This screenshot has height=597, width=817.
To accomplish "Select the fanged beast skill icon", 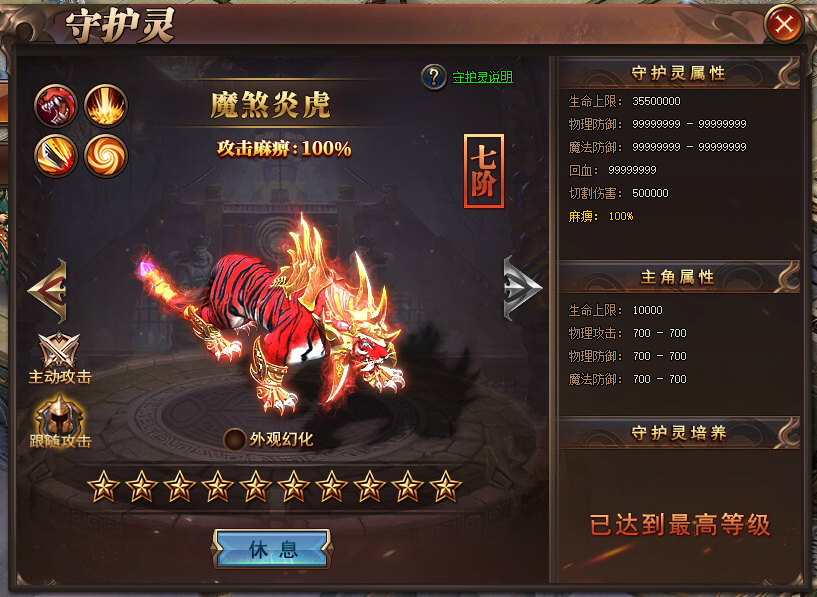I will [x=56, y=105].
